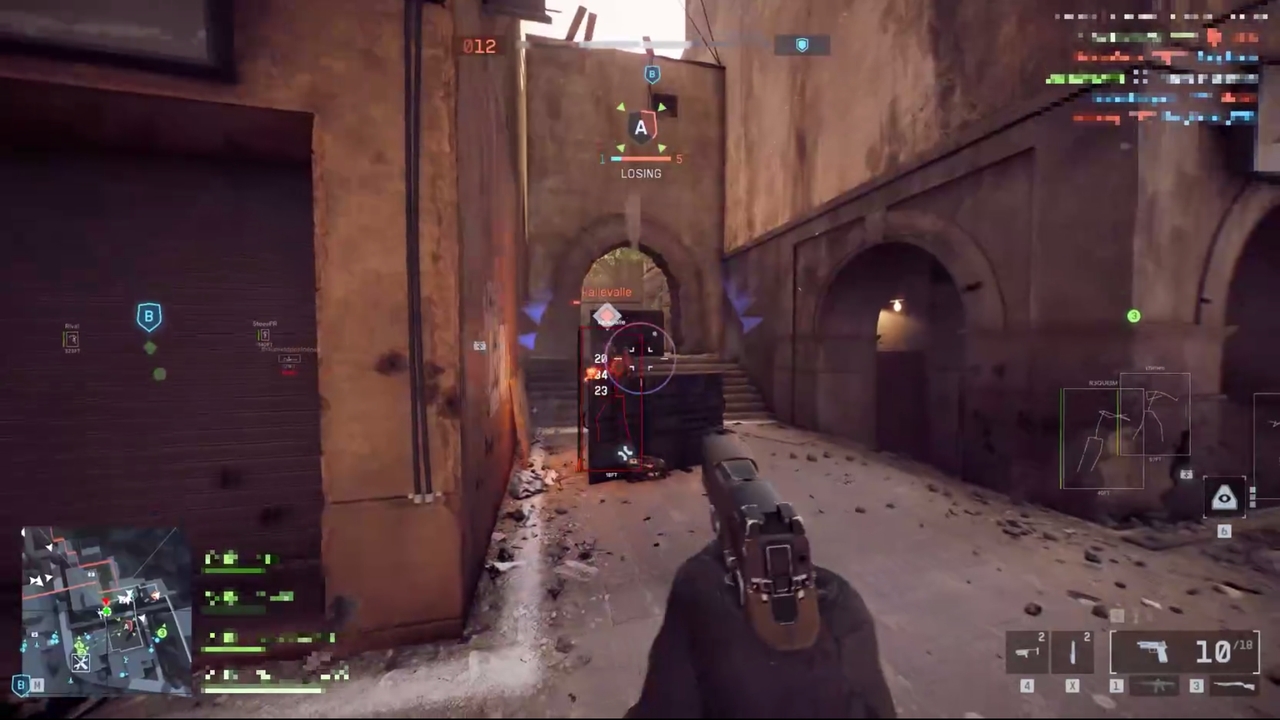This screenshot has height=720, width=1280.
Task: Toggle the M map key indicator beside the minimap
Action: (x=38, y=684)
